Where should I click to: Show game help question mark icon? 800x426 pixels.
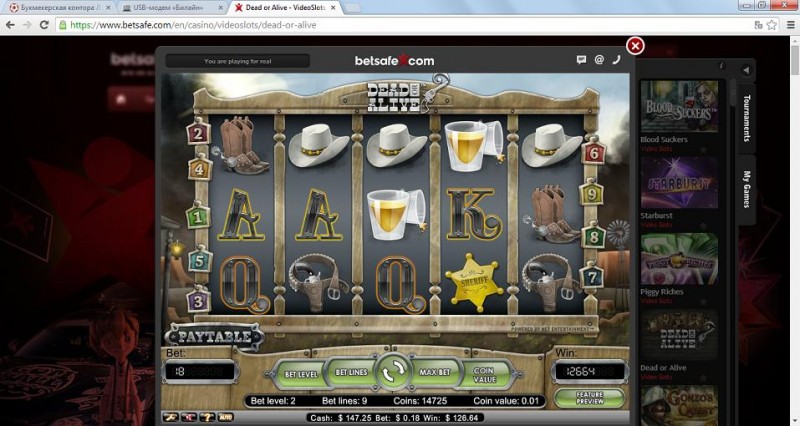pos(205,415)
